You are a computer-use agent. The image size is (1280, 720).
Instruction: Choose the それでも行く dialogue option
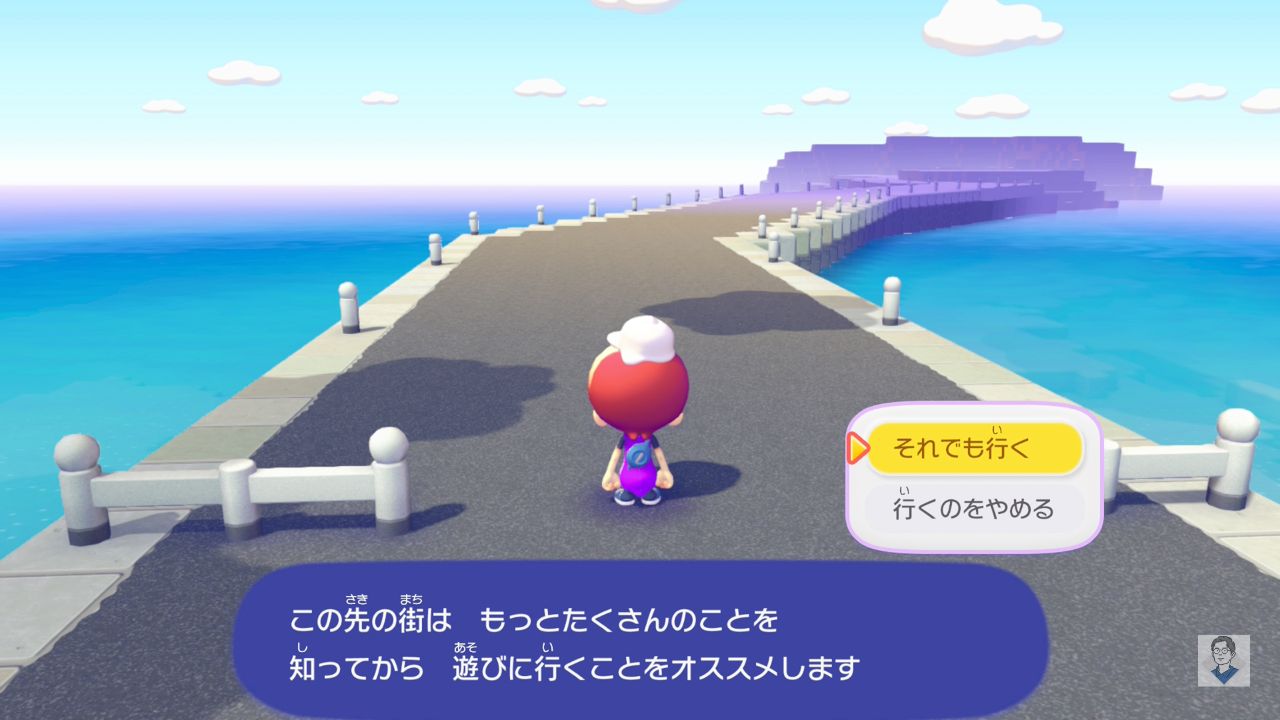pos(973,448)
